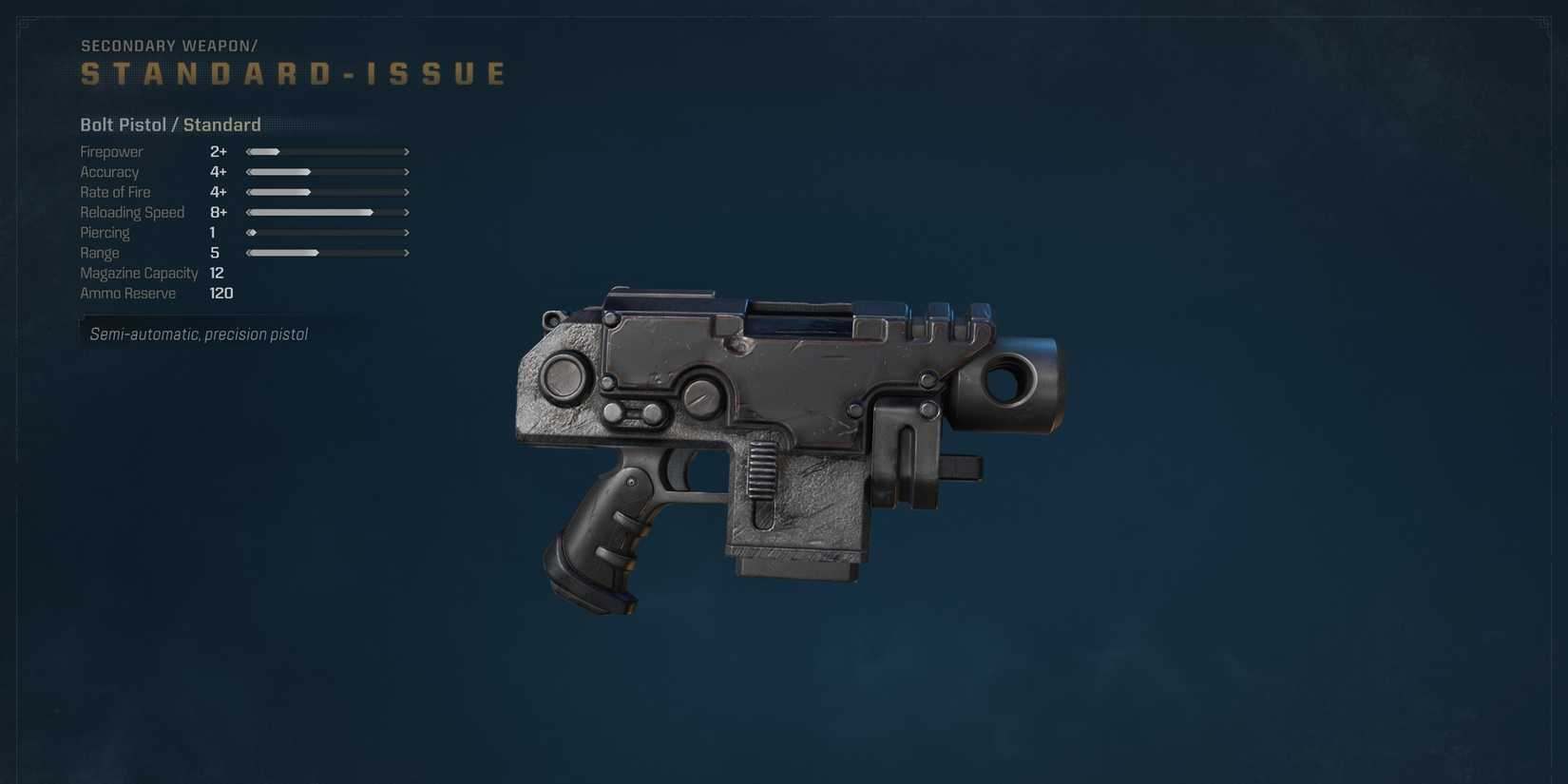Click the right chevron on the Piercing bar
1568x784 pixels.
407,232
